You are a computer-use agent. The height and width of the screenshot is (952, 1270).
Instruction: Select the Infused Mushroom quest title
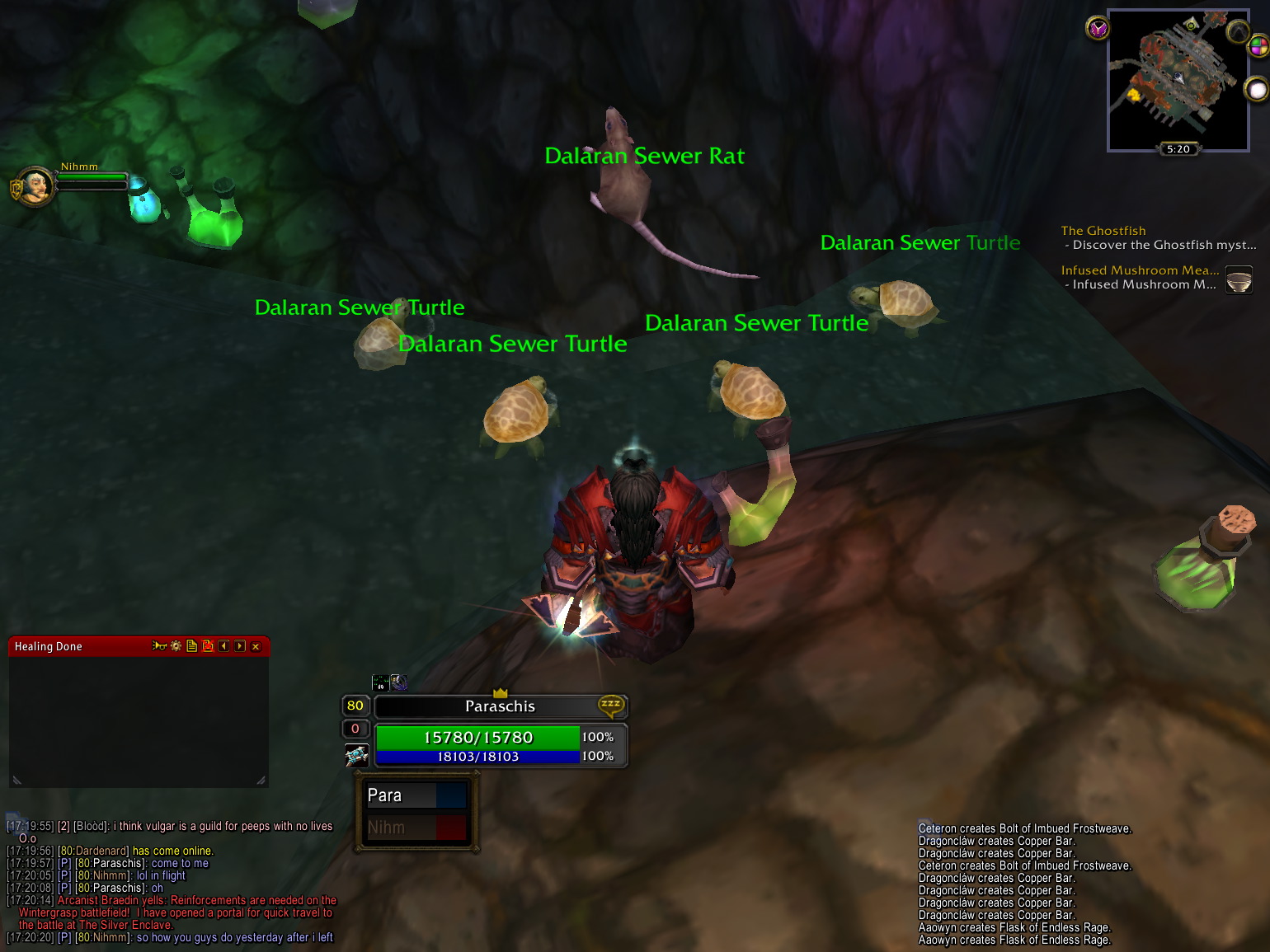click(1139, 270)
